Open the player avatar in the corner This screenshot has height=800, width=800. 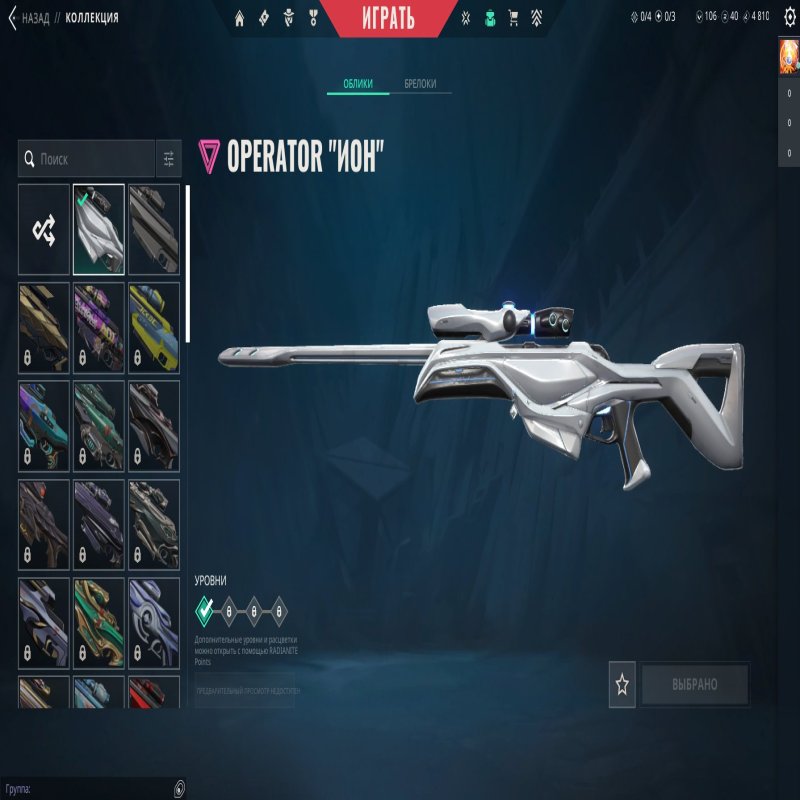pyautogui.click(x=789, y=57)
